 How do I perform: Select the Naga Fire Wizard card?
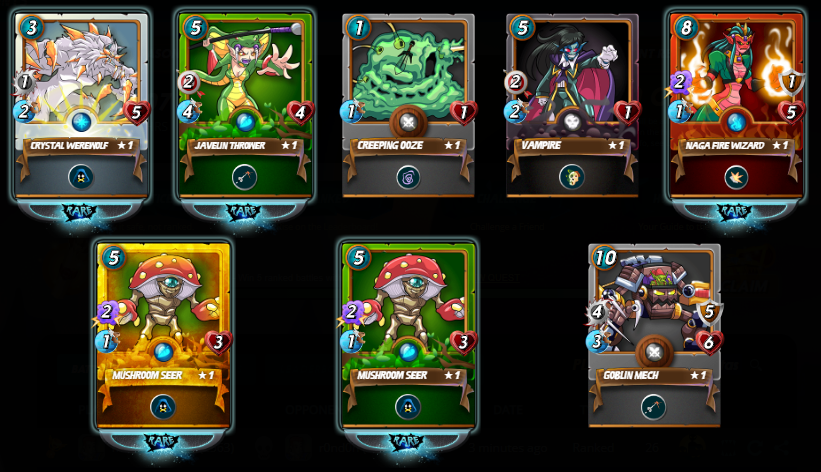coord(735,105)
